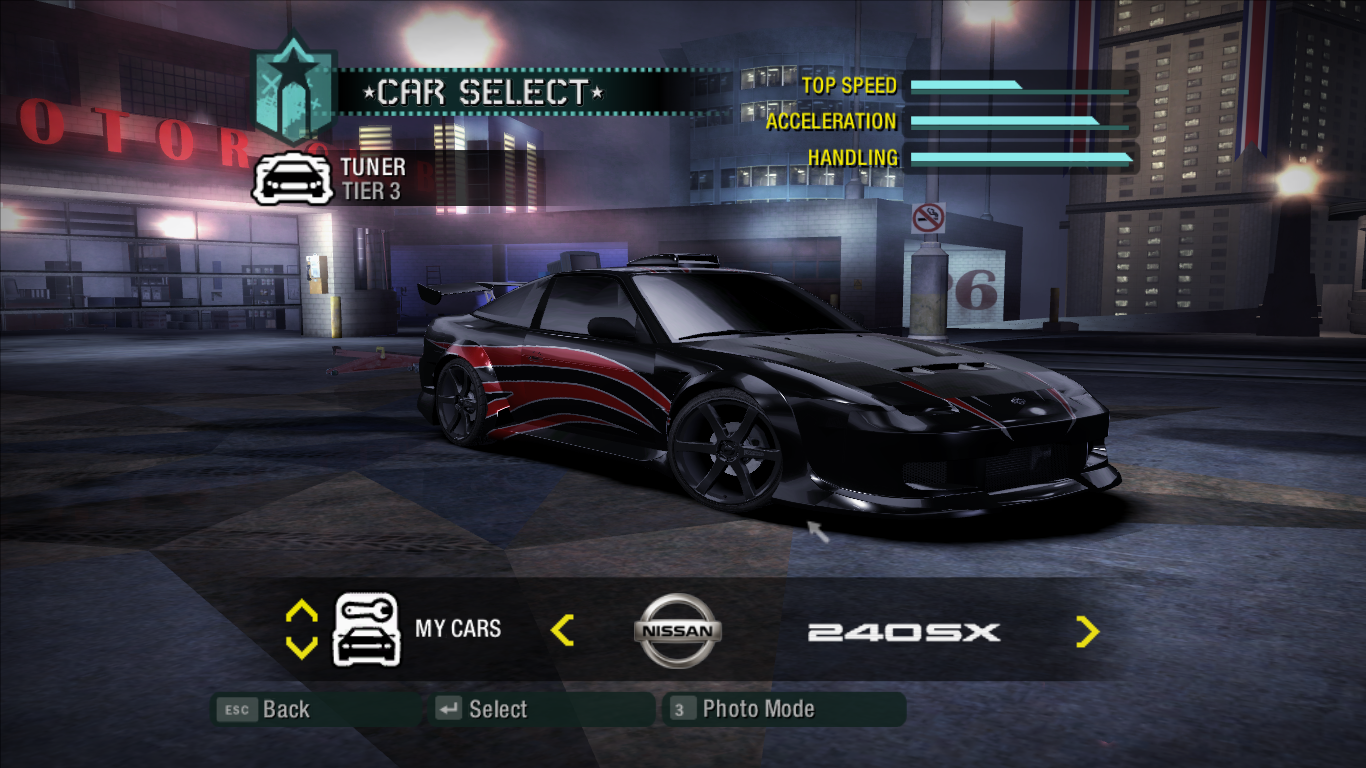Browse previous car using the left arrow

[x=563, y=631]
